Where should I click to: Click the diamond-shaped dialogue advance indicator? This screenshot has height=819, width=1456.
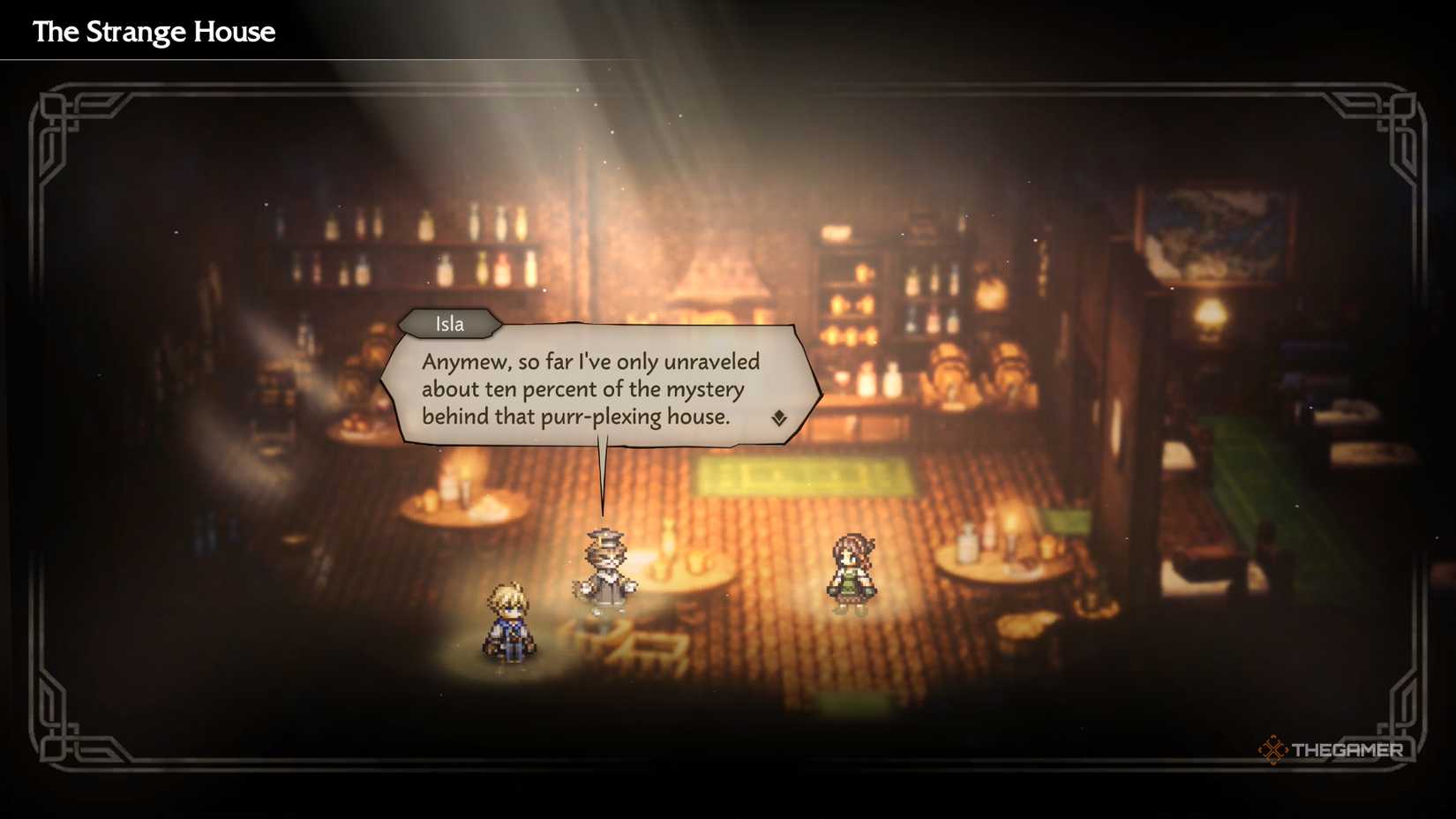click(x=779, y=415)
